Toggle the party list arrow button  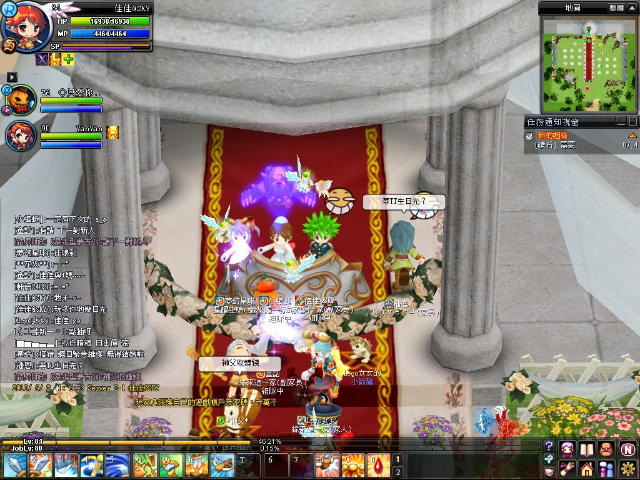(11, 76)
